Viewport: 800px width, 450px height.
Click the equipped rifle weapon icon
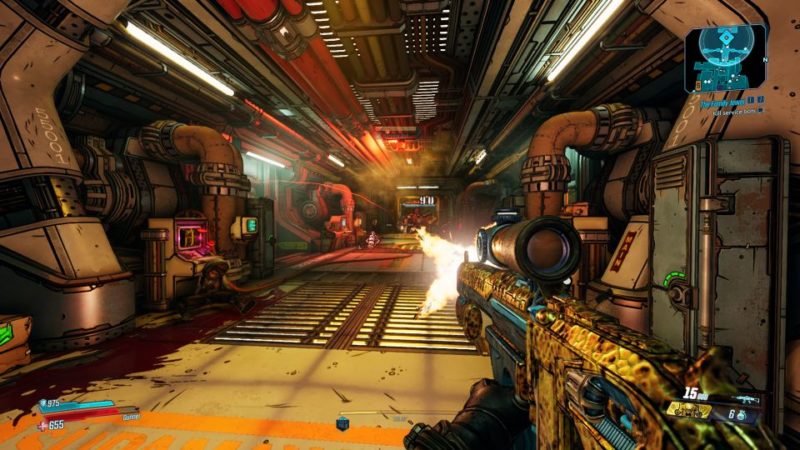click(747, 396)
